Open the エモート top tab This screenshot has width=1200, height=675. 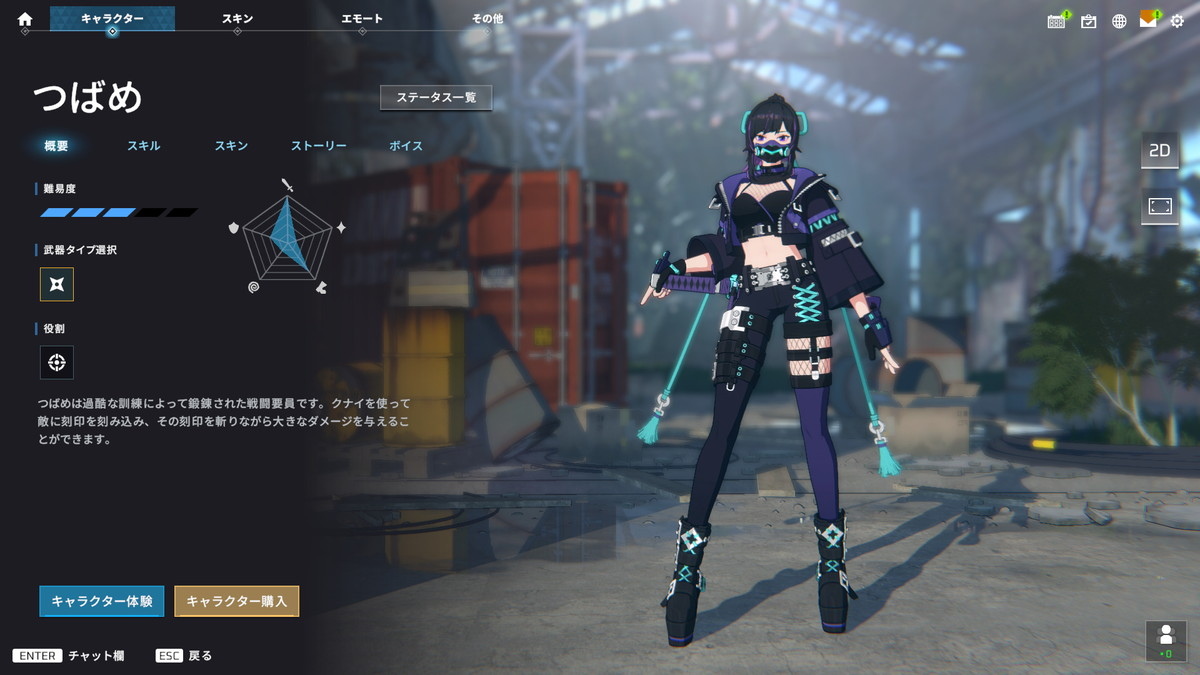tap(362, 19)
